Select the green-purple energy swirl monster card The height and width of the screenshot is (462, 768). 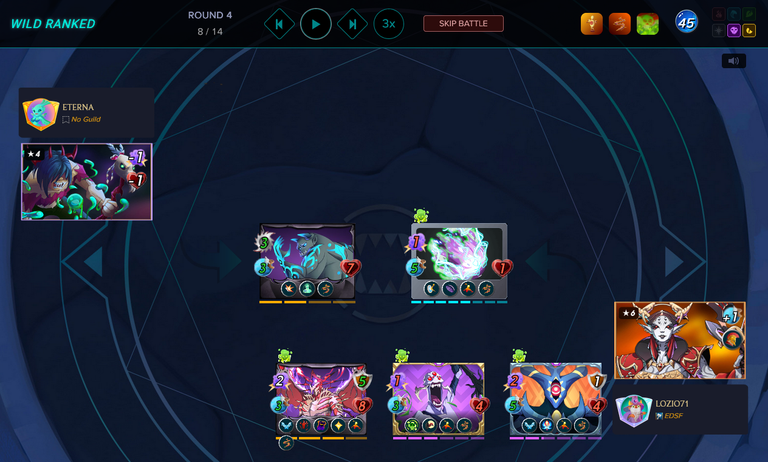[459, 260]
